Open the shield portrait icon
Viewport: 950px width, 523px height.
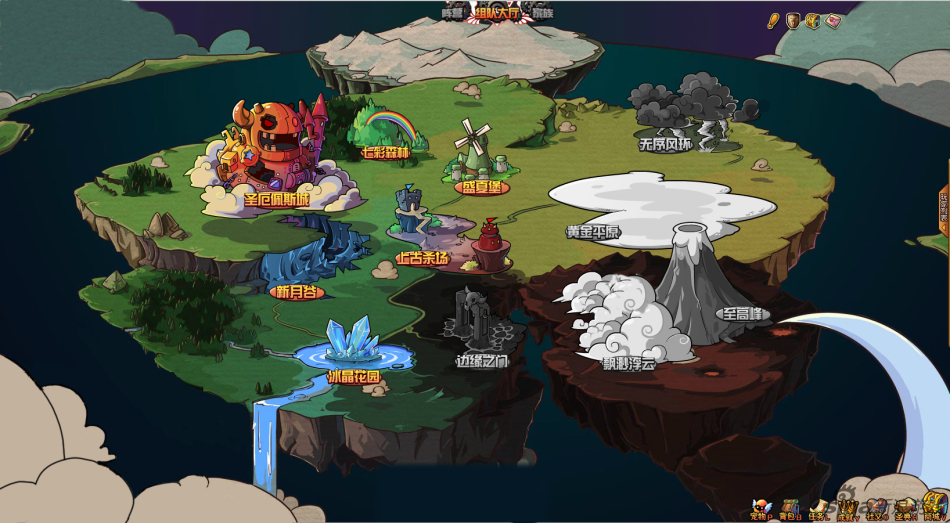click(x=792, y=21)
